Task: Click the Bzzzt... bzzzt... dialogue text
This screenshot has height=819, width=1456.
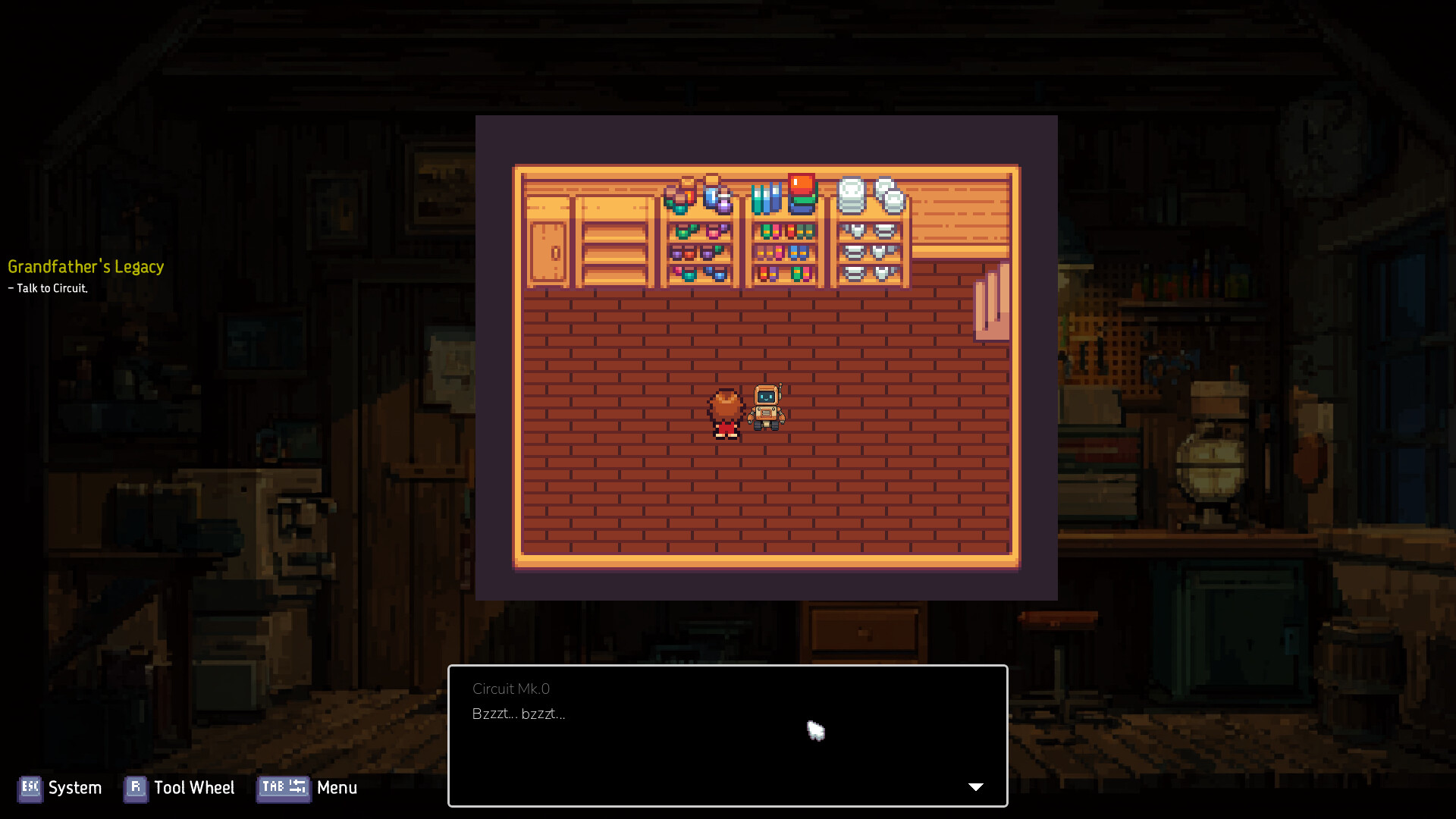Action: 519,714
